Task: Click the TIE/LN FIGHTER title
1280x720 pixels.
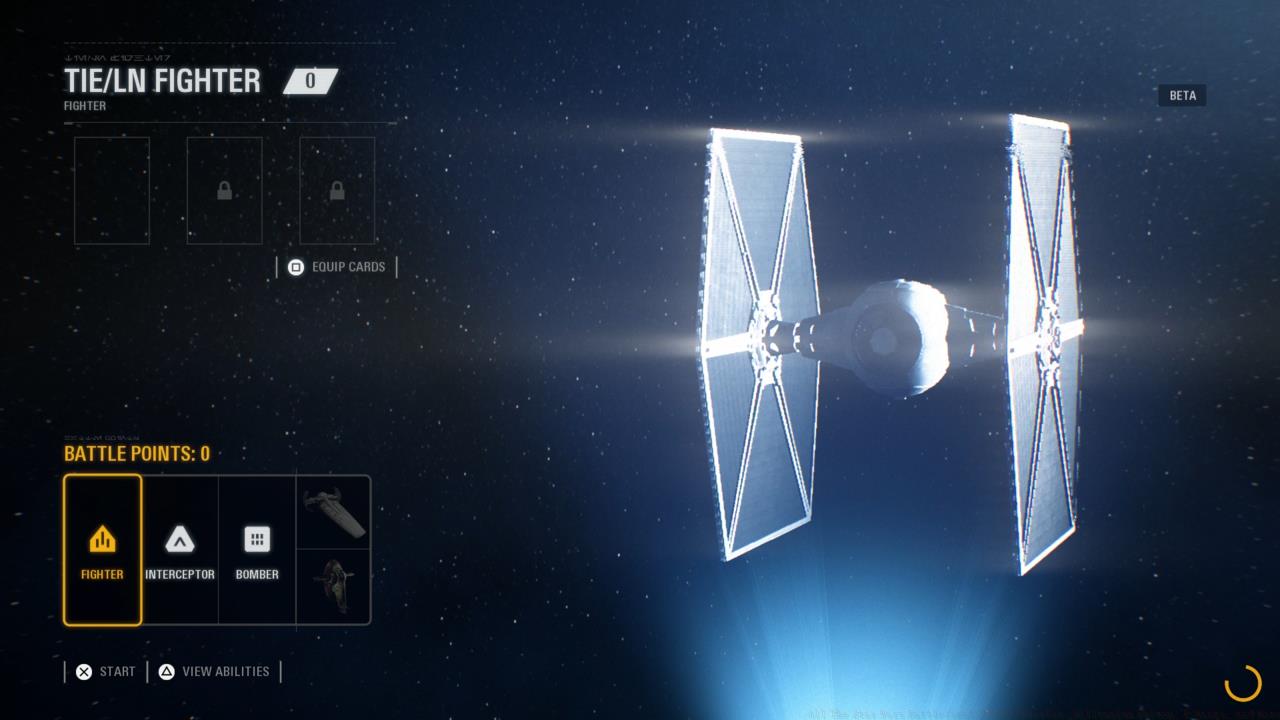Action: point(163,81)
